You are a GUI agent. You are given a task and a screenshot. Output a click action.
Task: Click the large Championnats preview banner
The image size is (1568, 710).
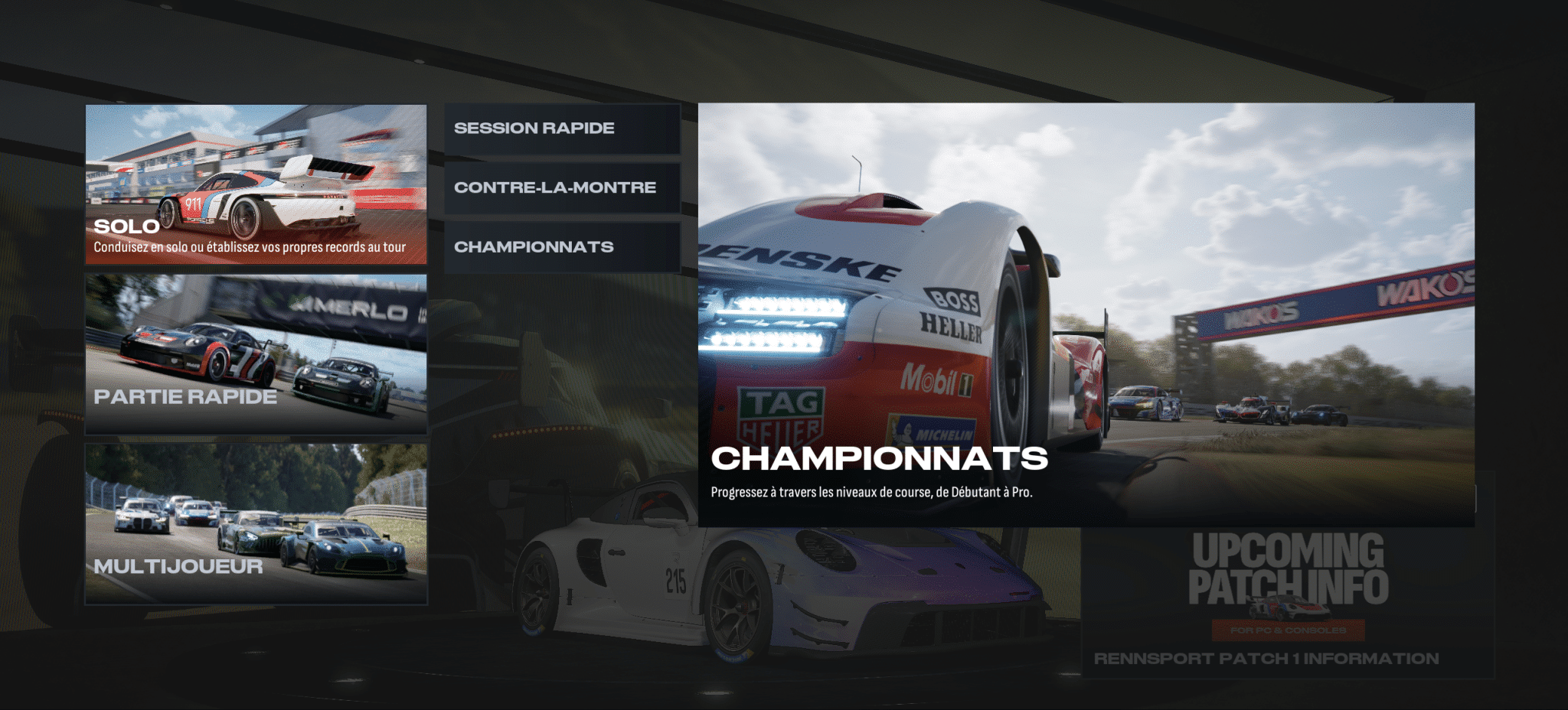pyautogui.click(x=1086, y=314)
